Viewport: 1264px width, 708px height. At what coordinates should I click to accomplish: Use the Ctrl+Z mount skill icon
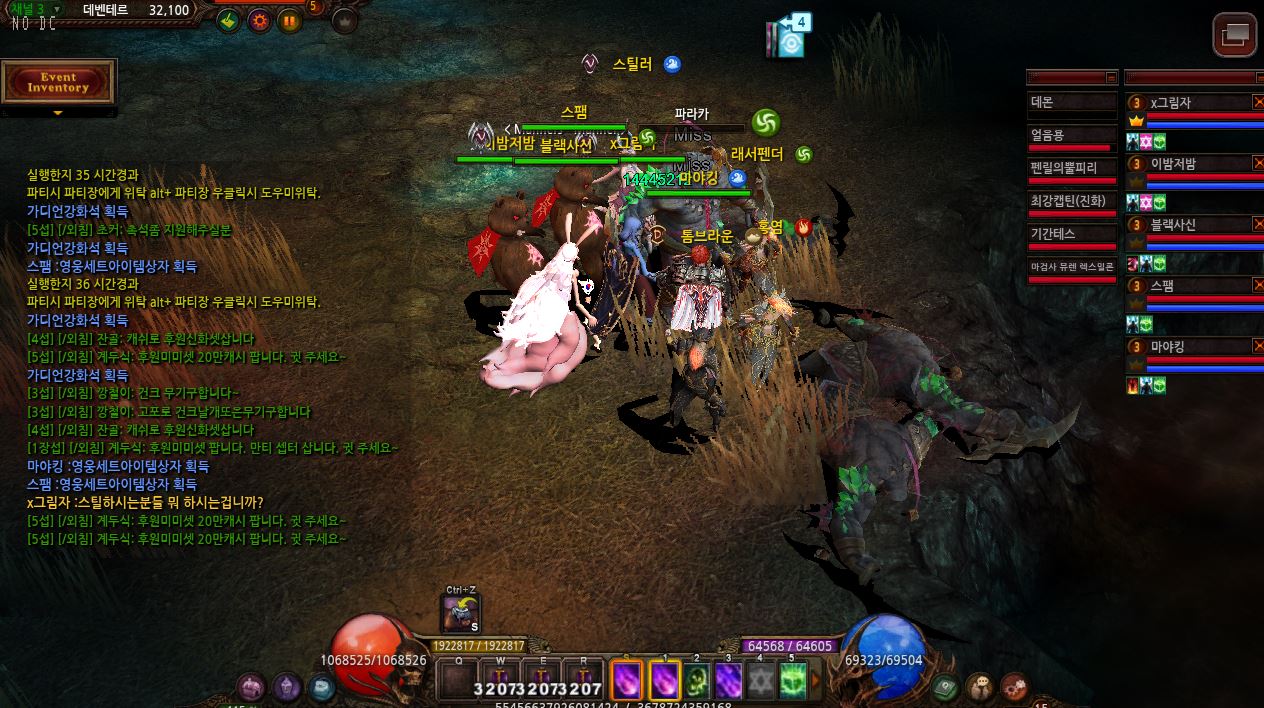[x=461, y=614]
